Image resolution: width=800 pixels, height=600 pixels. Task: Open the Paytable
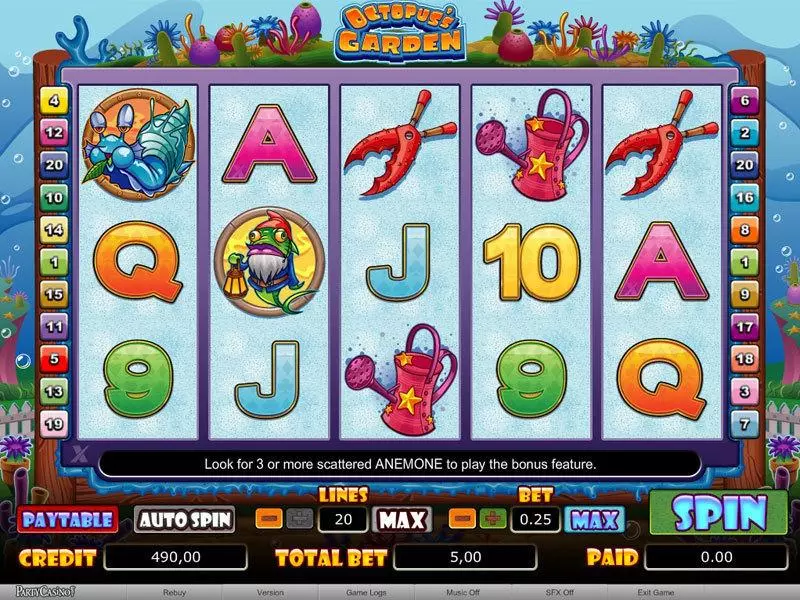[x=67, y=520]
